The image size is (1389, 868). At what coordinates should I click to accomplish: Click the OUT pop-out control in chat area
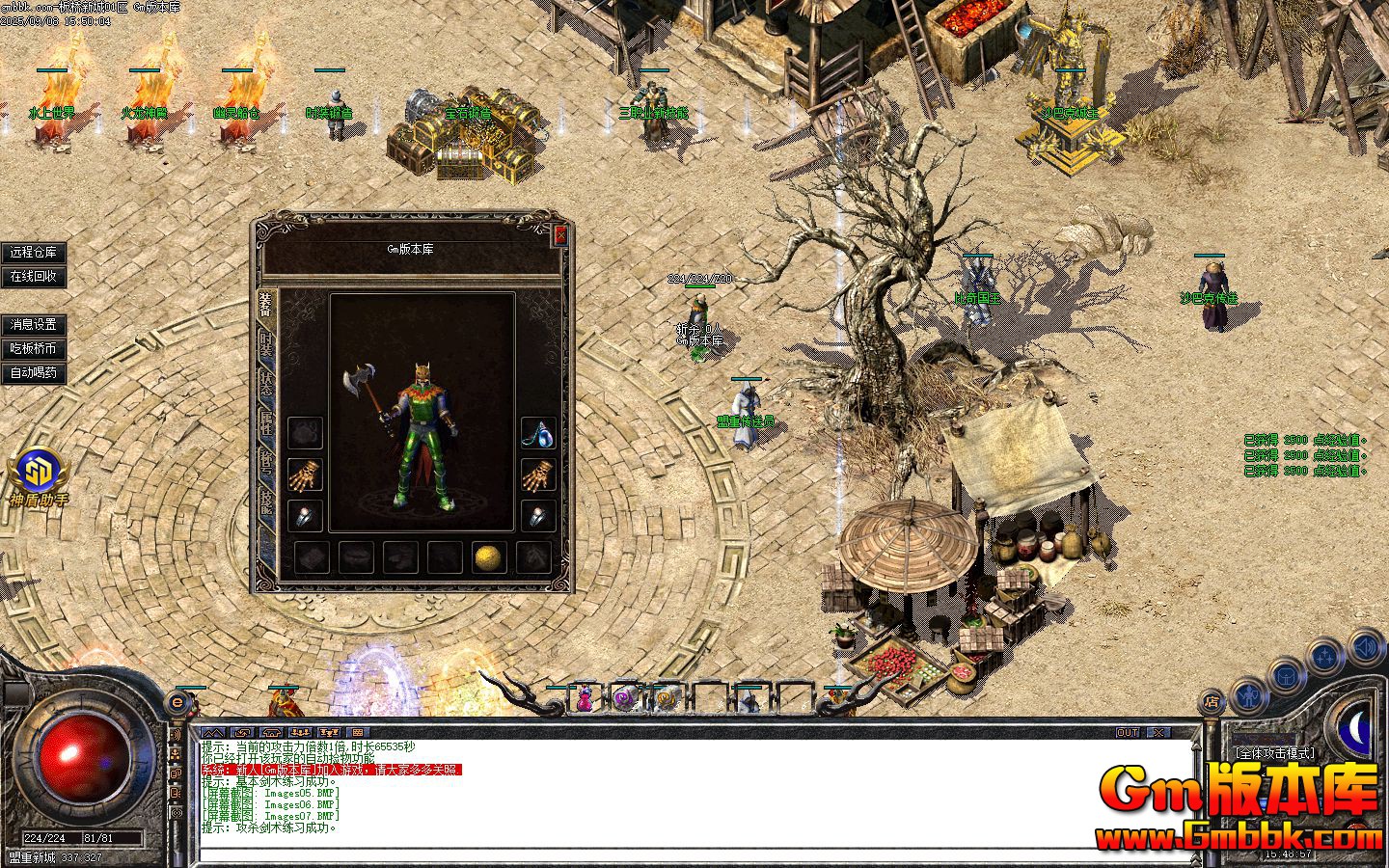pyautogui.click(x=1126, y=733)
